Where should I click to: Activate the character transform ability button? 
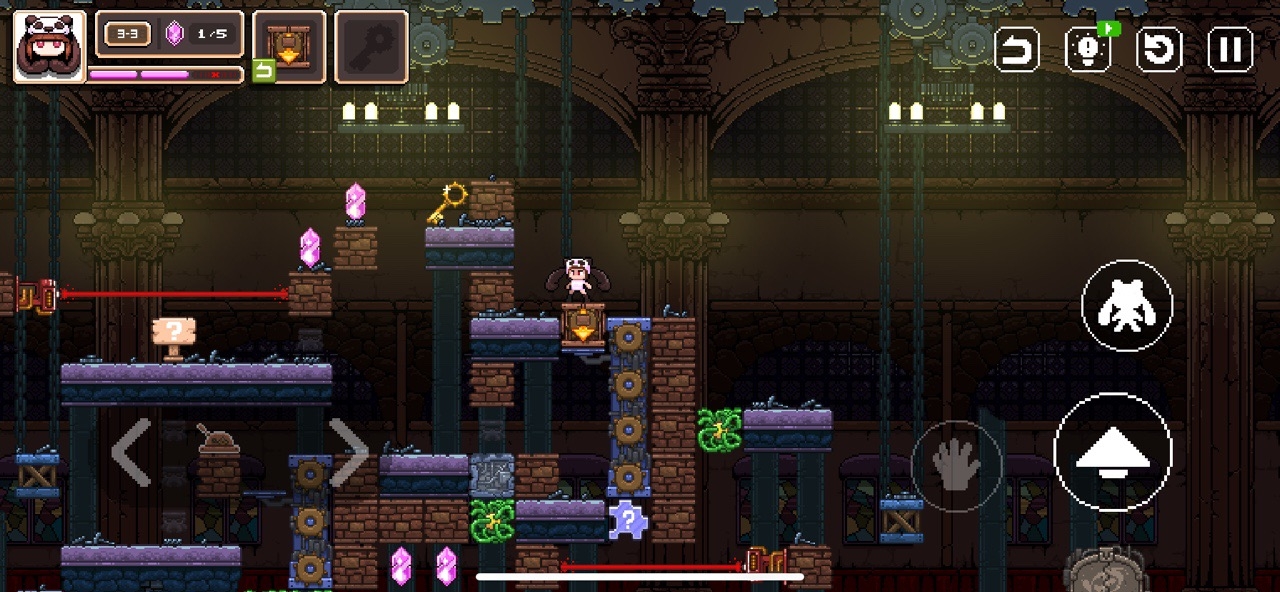1127,306
